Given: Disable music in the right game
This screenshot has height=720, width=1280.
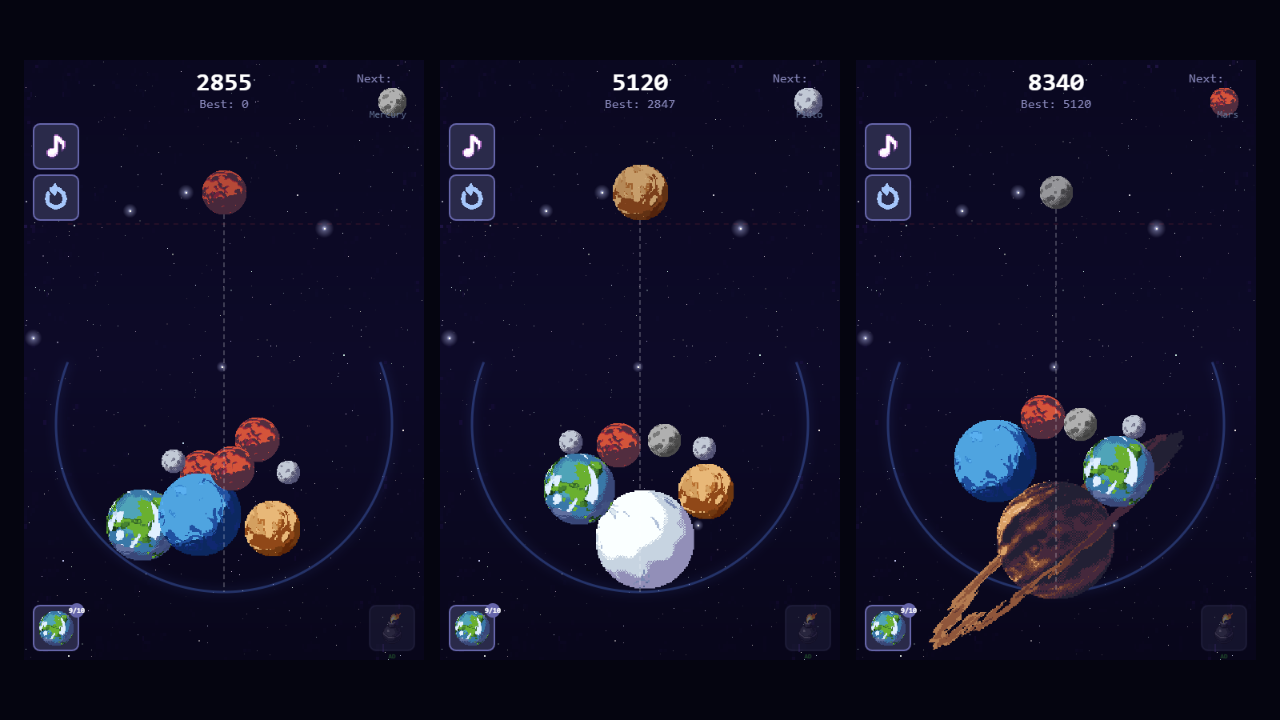Looking at the screenshot, I should click(888, 146).
